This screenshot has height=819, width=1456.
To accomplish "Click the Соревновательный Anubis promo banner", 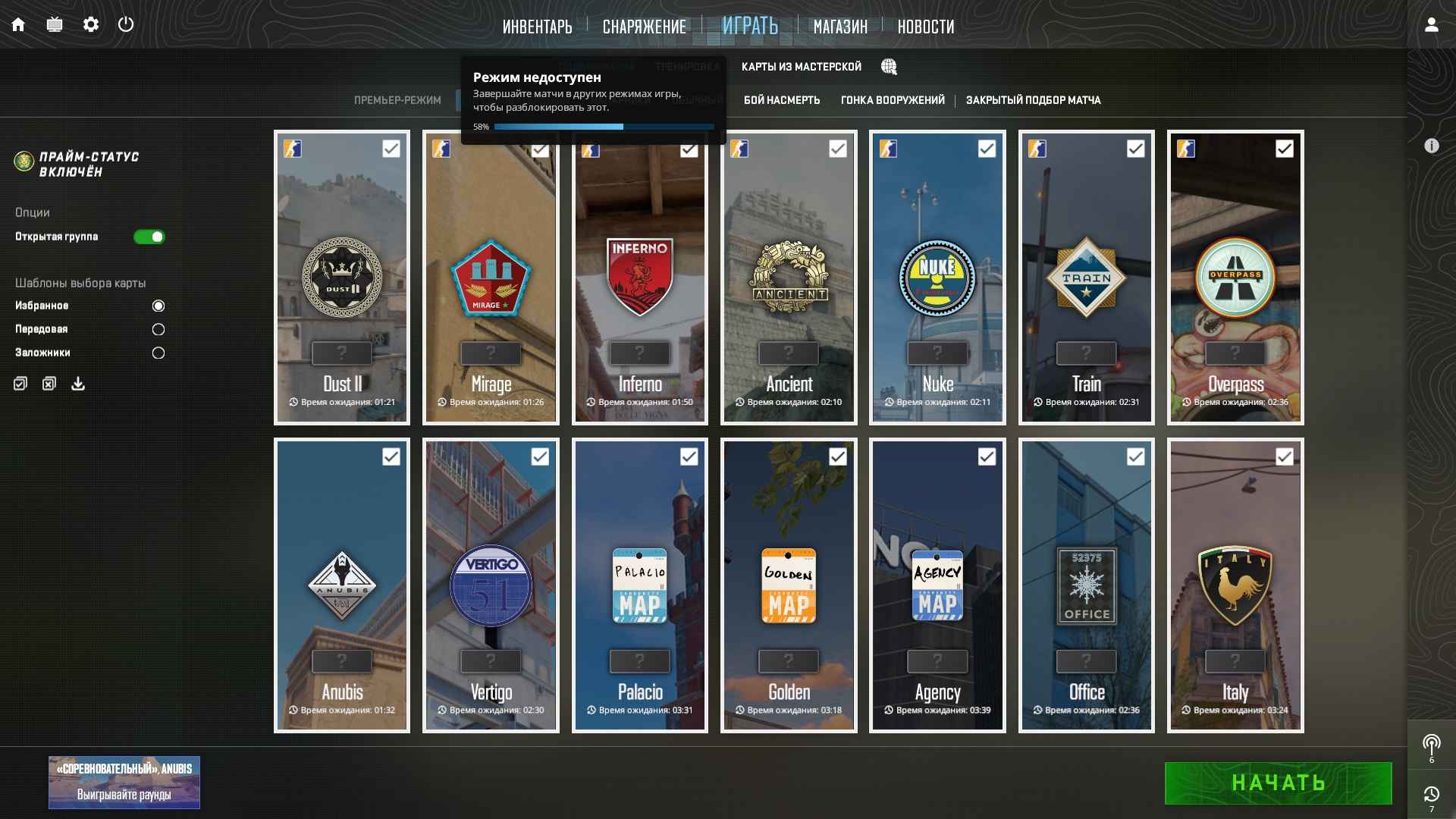I will coord(124,782).
